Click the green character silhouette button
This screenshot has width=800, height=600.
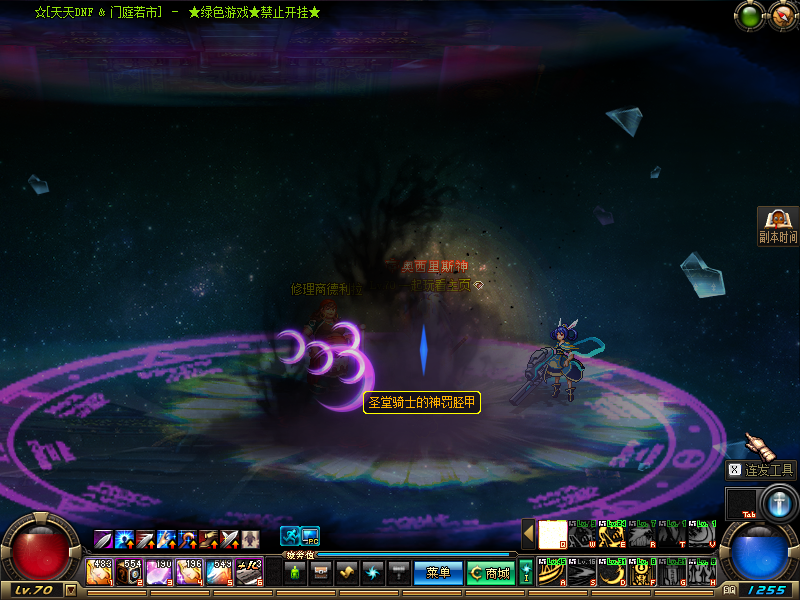295,573
